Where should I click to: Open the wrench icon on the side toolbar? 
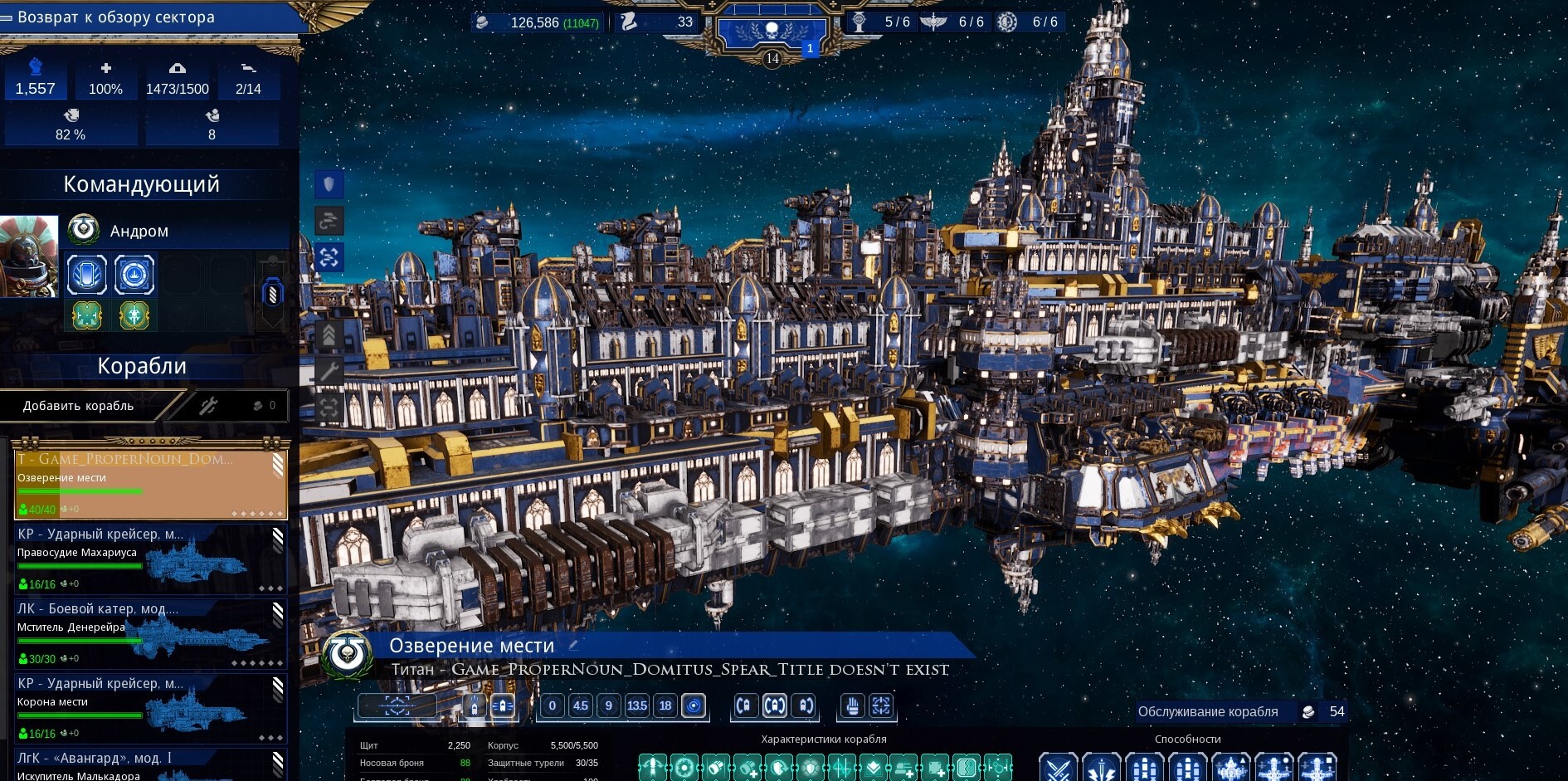[x=329, y=371]
